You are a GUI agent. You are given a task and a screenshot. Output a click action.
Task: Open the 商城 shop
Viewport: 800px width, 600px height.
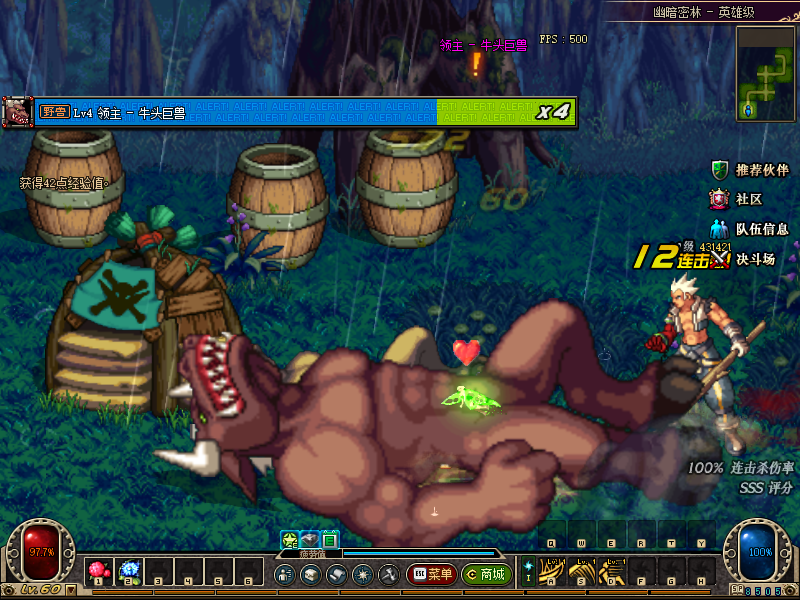click(487, 575)
